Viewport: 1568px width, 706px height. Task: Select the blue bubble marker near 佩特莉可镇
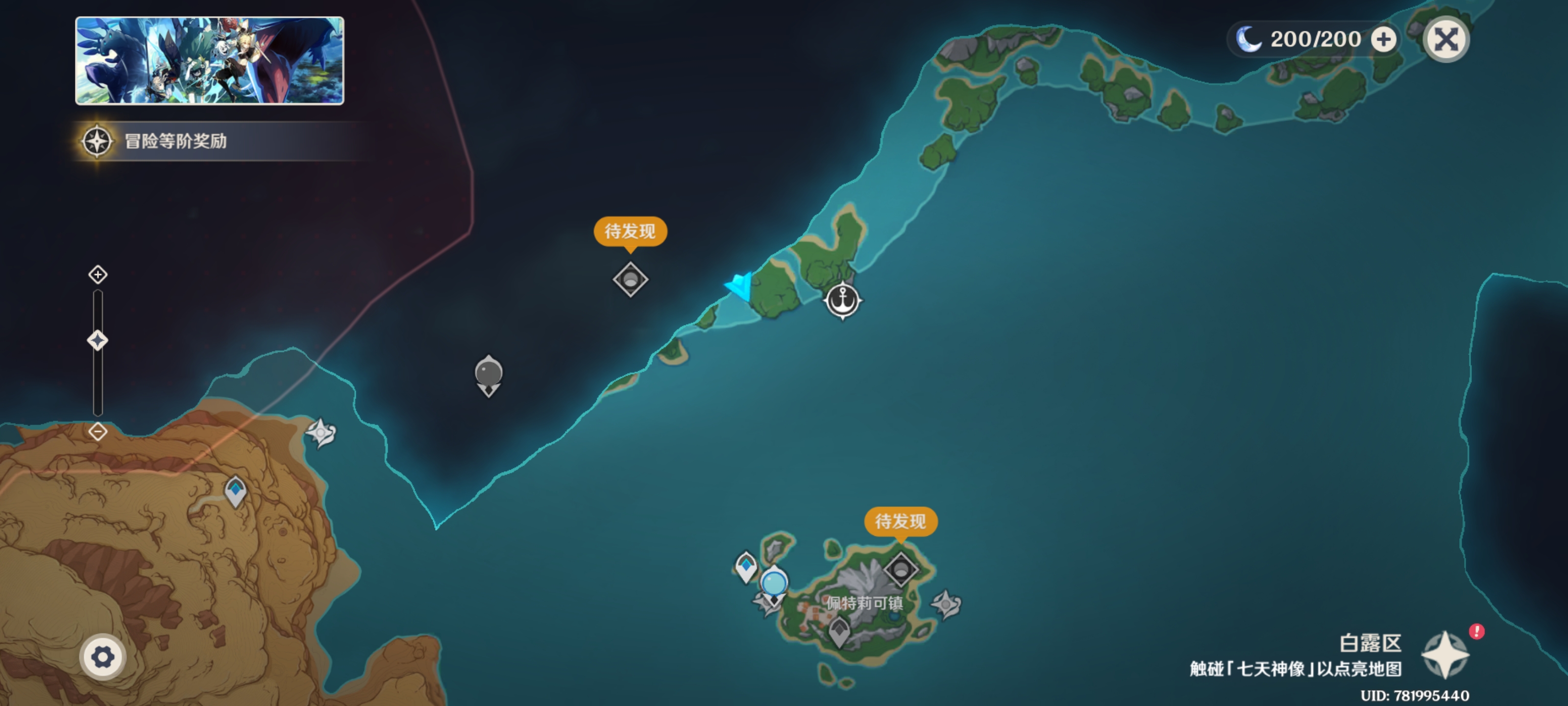click(x=774, y=583)
